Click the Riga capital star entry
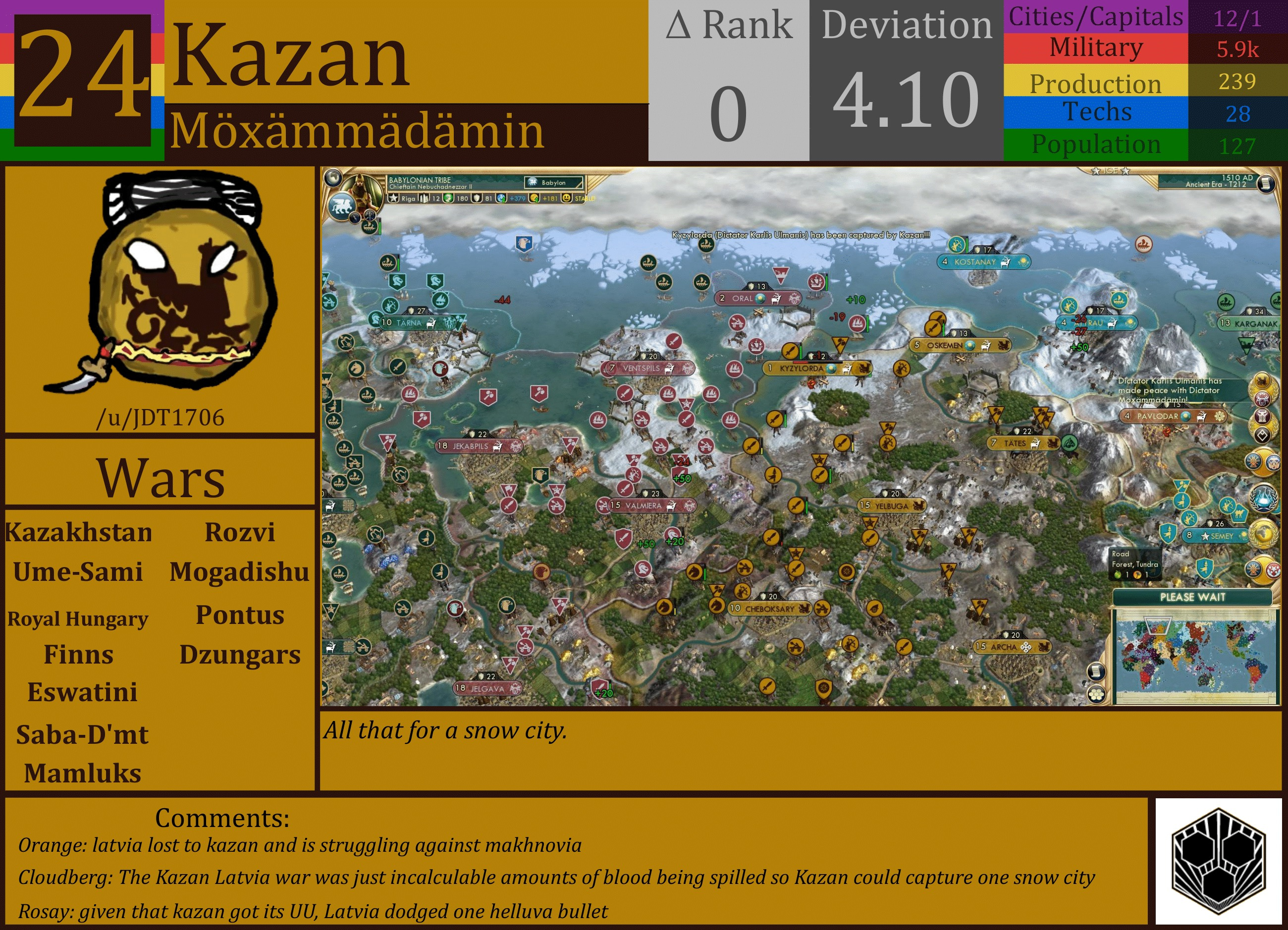This screenshot has height=930, width=1288. coord(392,199)
